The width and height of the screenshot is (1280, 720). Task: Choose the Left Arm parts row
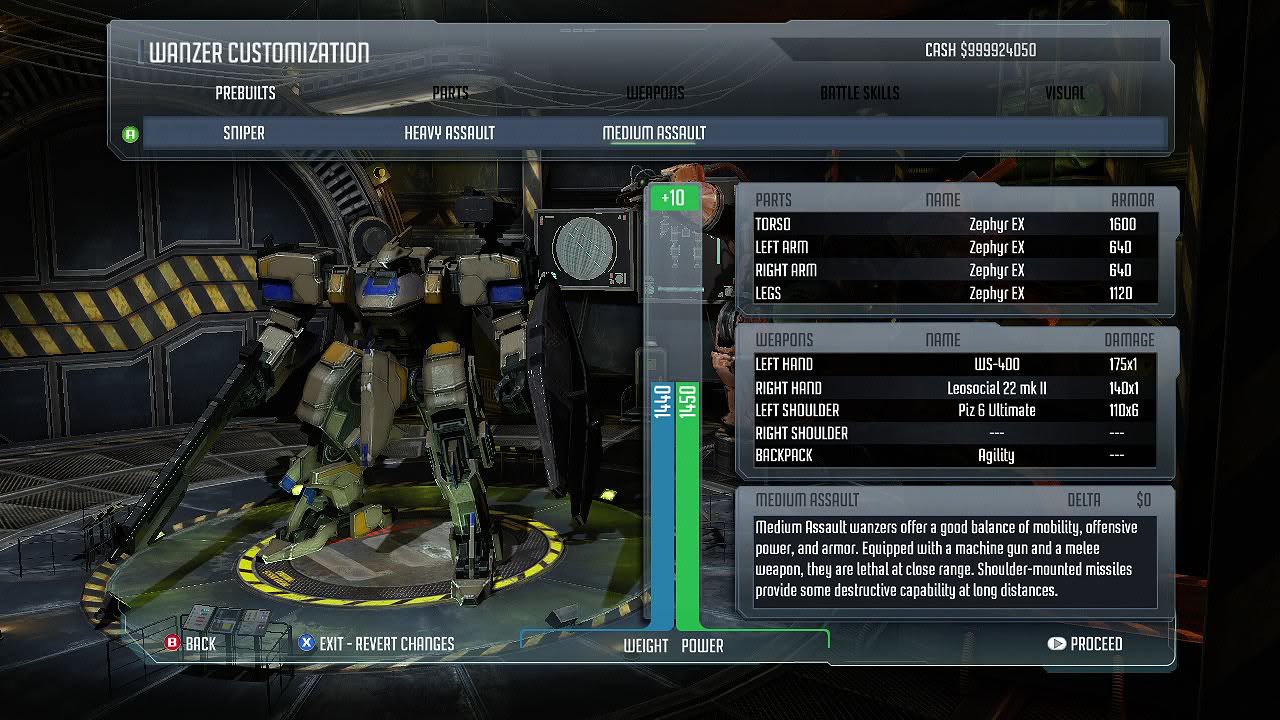tap(955, 247)
